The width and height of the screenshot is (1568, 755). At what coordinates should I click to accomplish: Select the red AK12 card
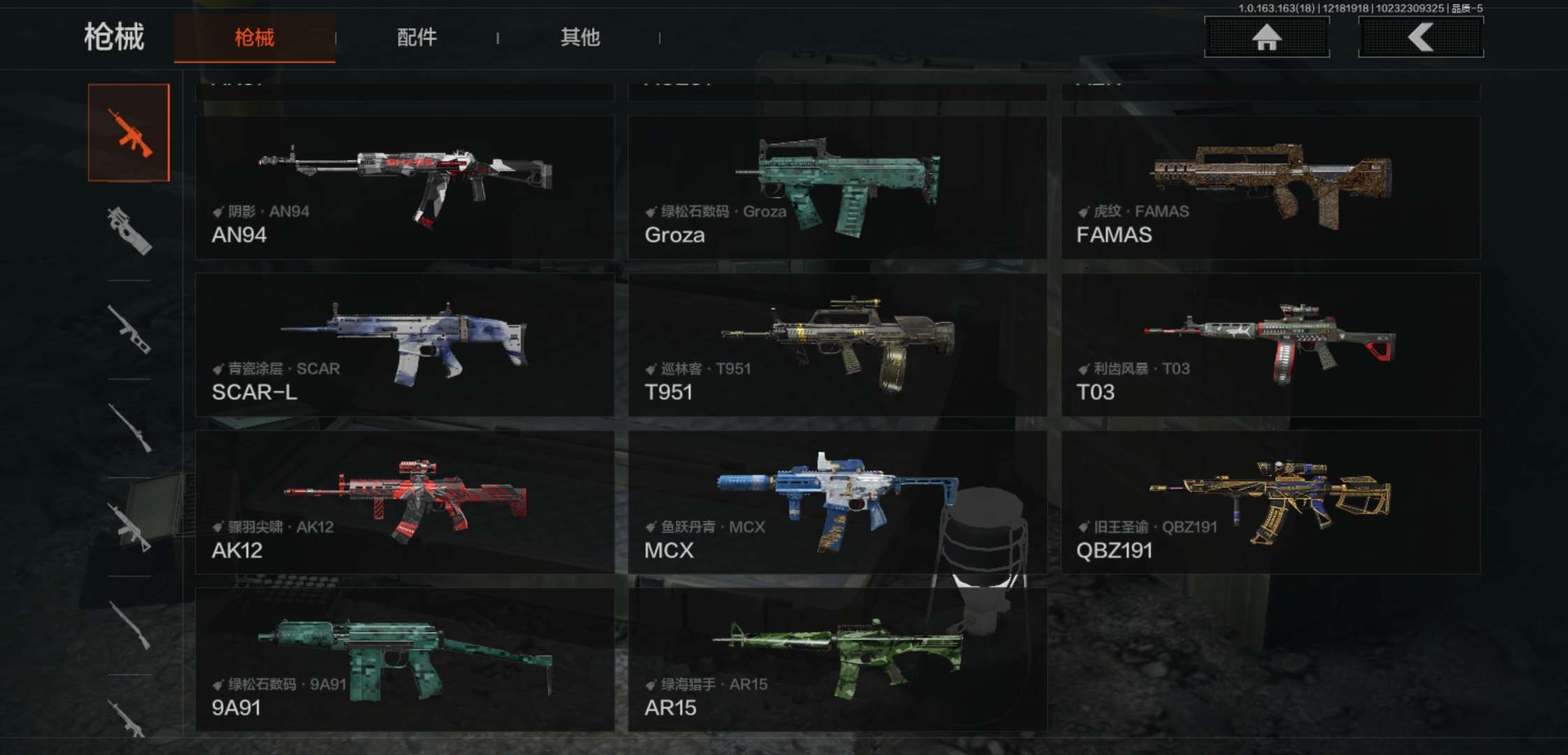pyautogui.click(x=405, y=502)
